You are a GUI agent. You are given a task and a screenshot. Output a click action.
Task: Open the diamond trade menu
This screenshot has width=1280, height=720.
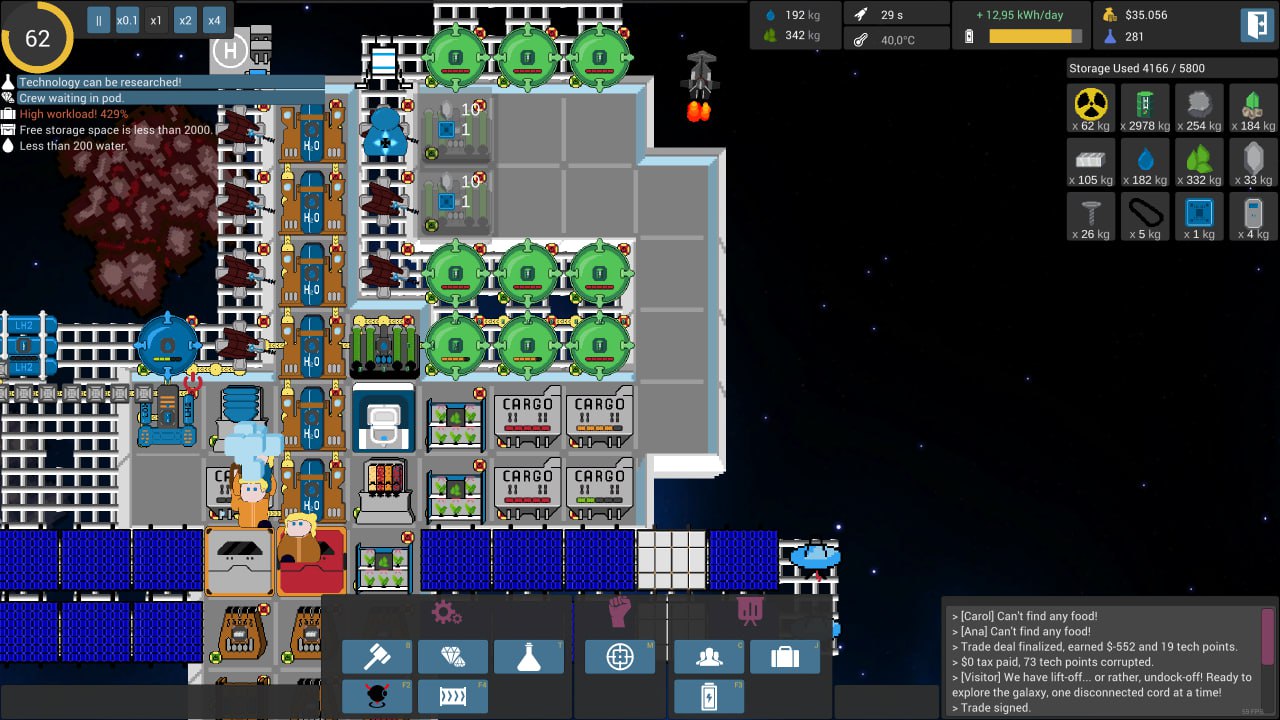click(453, 657)
